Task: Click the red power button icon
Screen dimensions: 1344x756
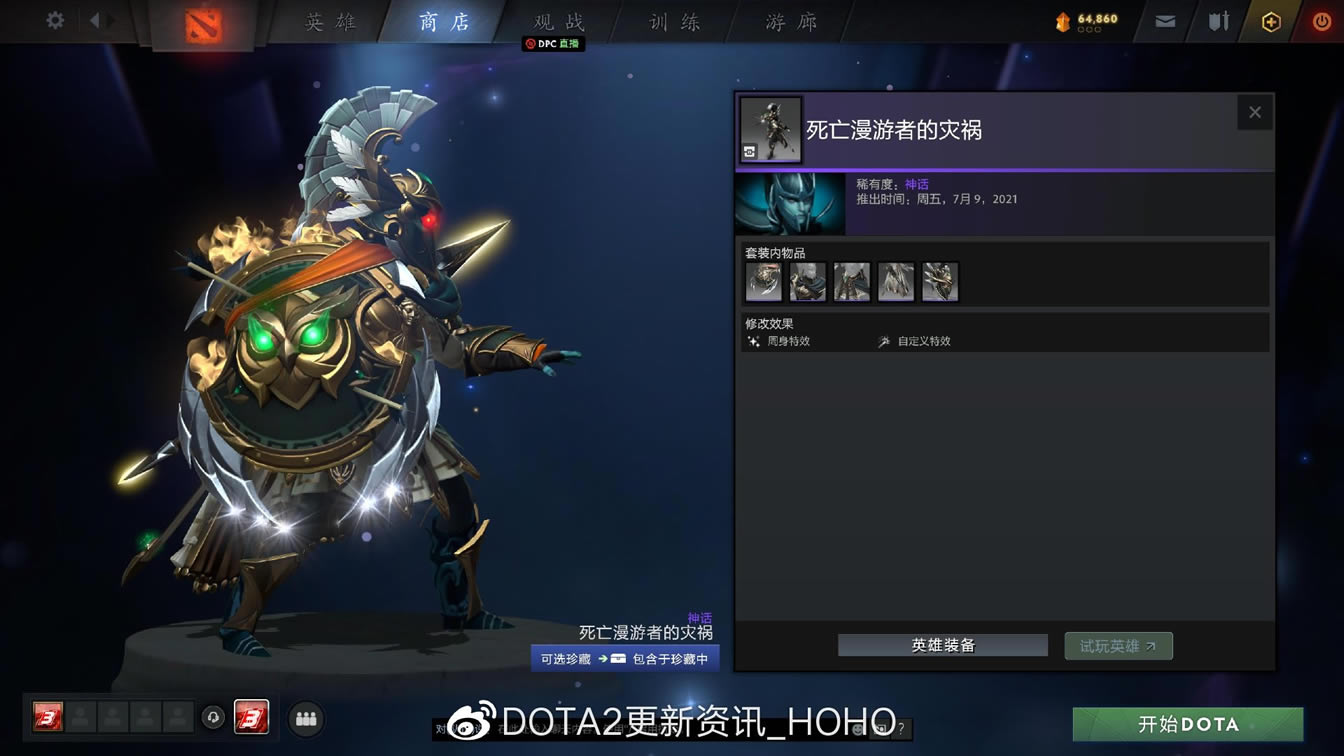Action: pyautogui.click(x=1323, y=19)
